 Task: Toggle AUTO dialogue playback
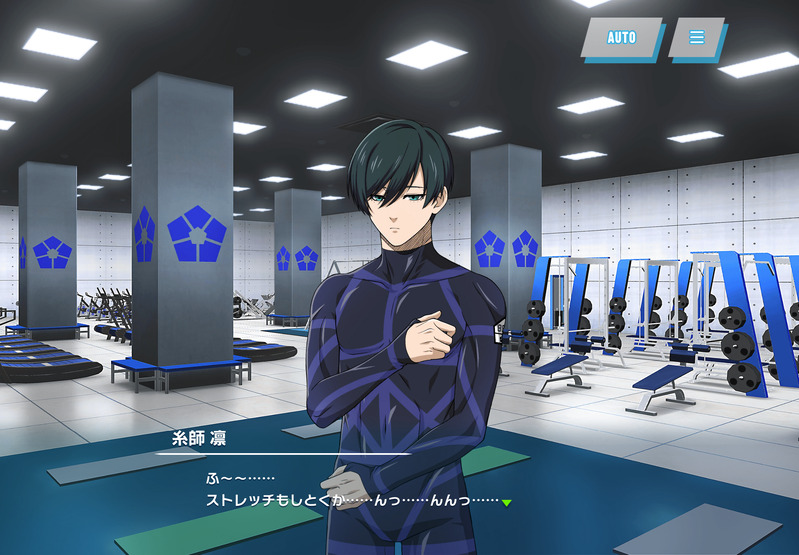pos(621,38)
